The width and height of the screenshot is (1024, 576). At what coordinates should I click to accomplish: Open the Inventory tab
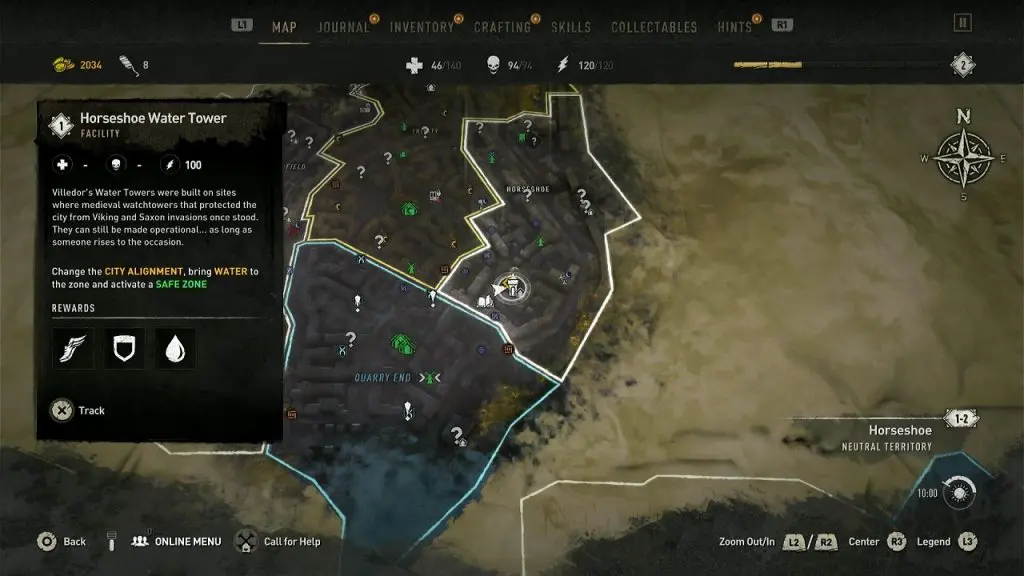[x=421, y=27]
